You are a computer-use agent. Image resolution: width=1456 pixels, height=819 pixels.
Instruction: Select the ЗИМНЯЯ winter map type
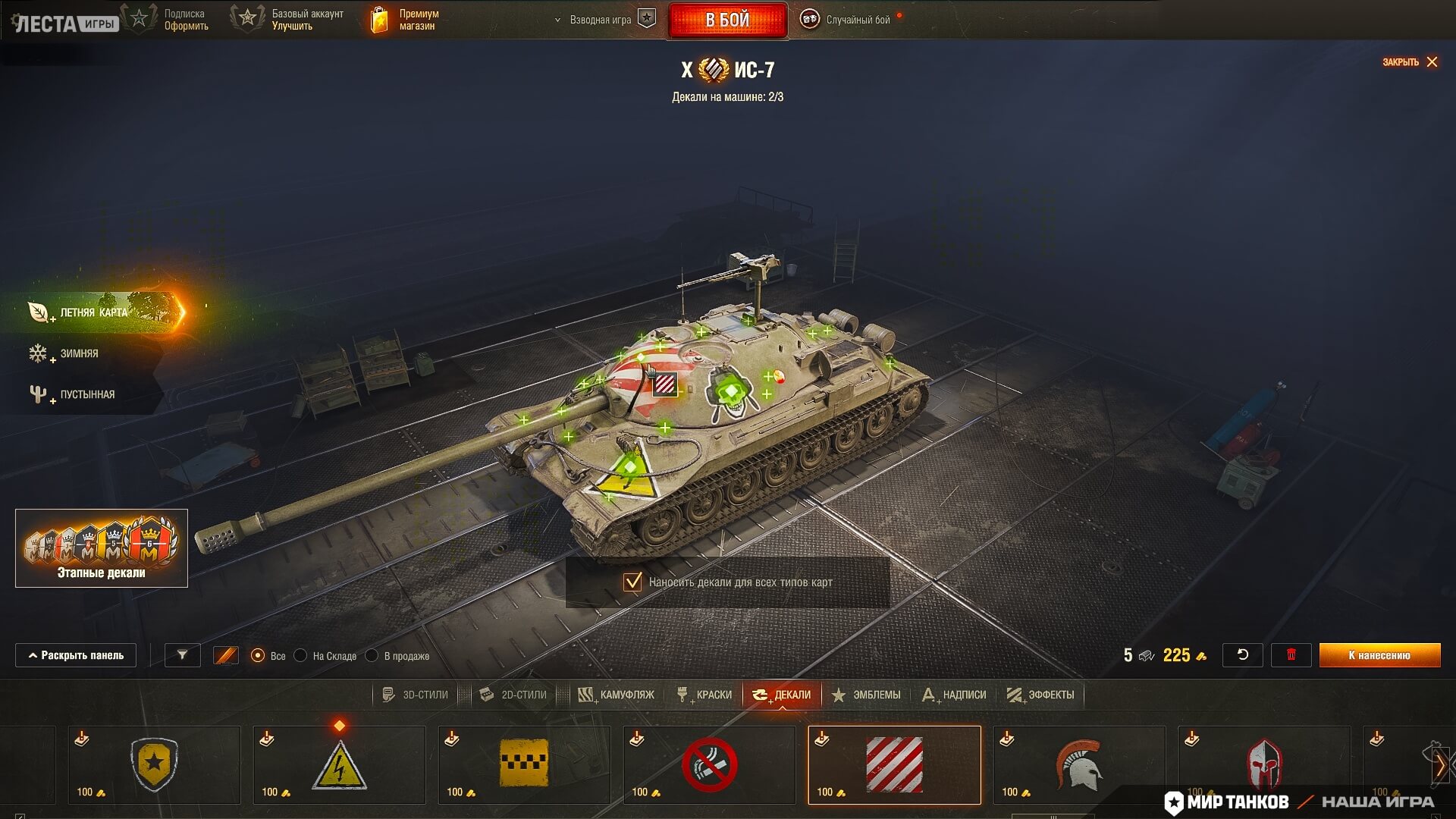pyautogui.click(x=79, y=353)
